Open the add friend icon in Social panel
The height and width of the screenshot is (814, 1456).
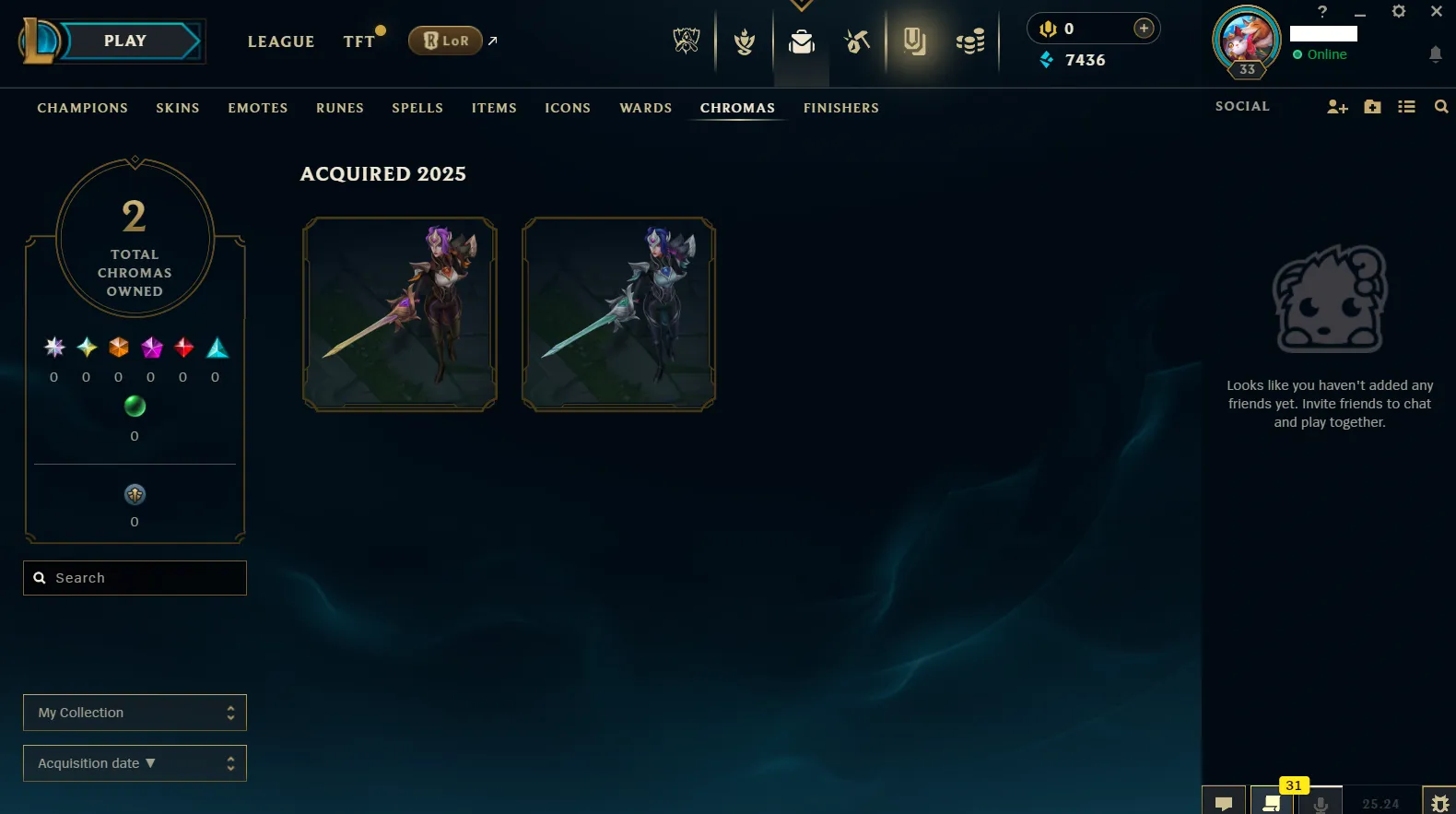pos(1337,106)
